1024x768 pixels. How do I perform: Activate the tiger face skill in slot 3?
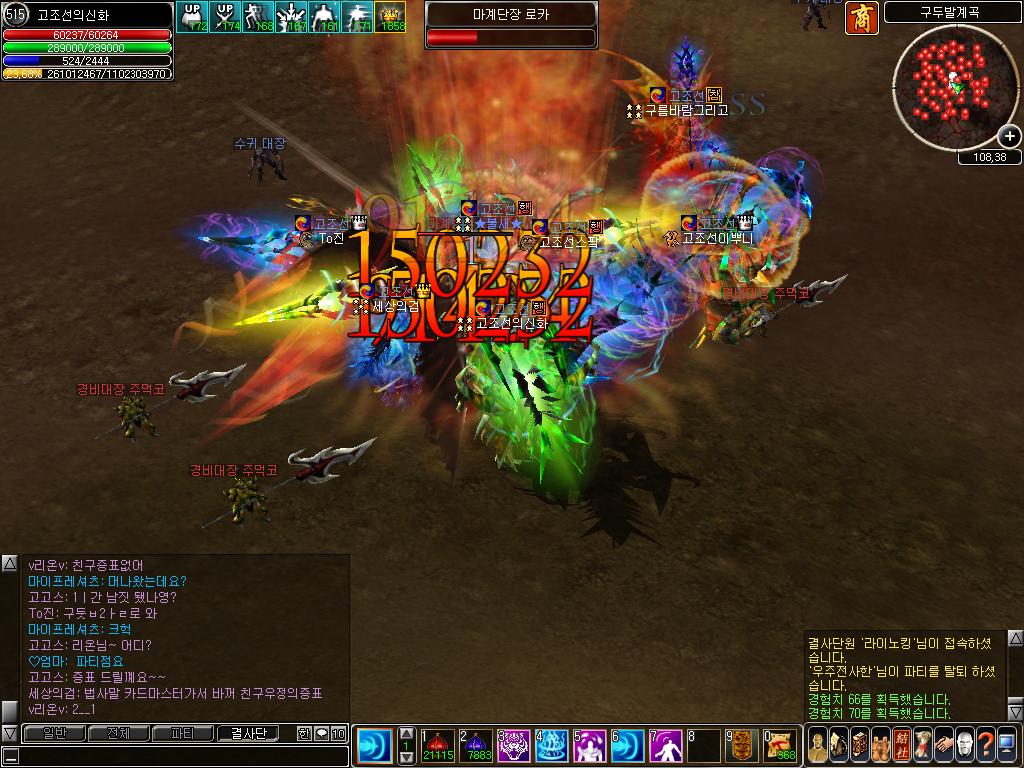513,745
